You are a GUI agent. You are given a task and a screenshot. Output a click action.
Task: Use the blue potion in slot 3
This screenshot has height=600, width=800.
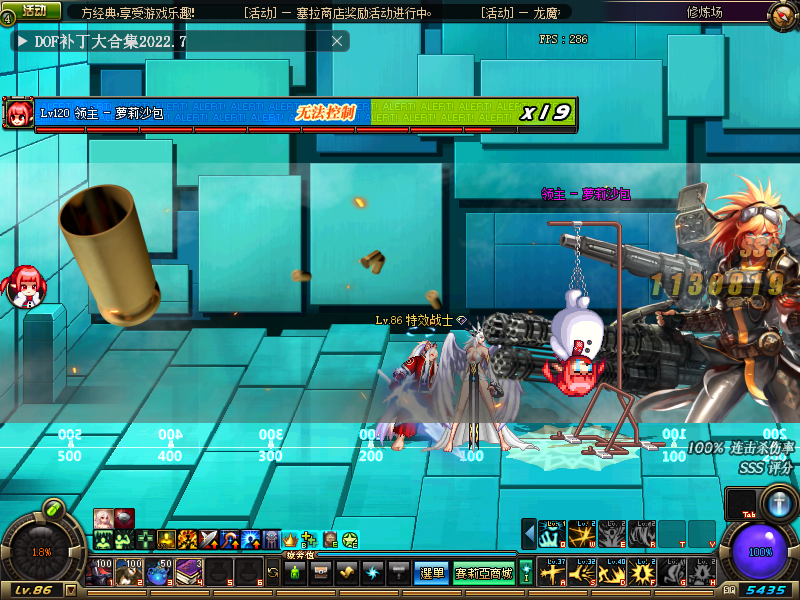point(160,573)
